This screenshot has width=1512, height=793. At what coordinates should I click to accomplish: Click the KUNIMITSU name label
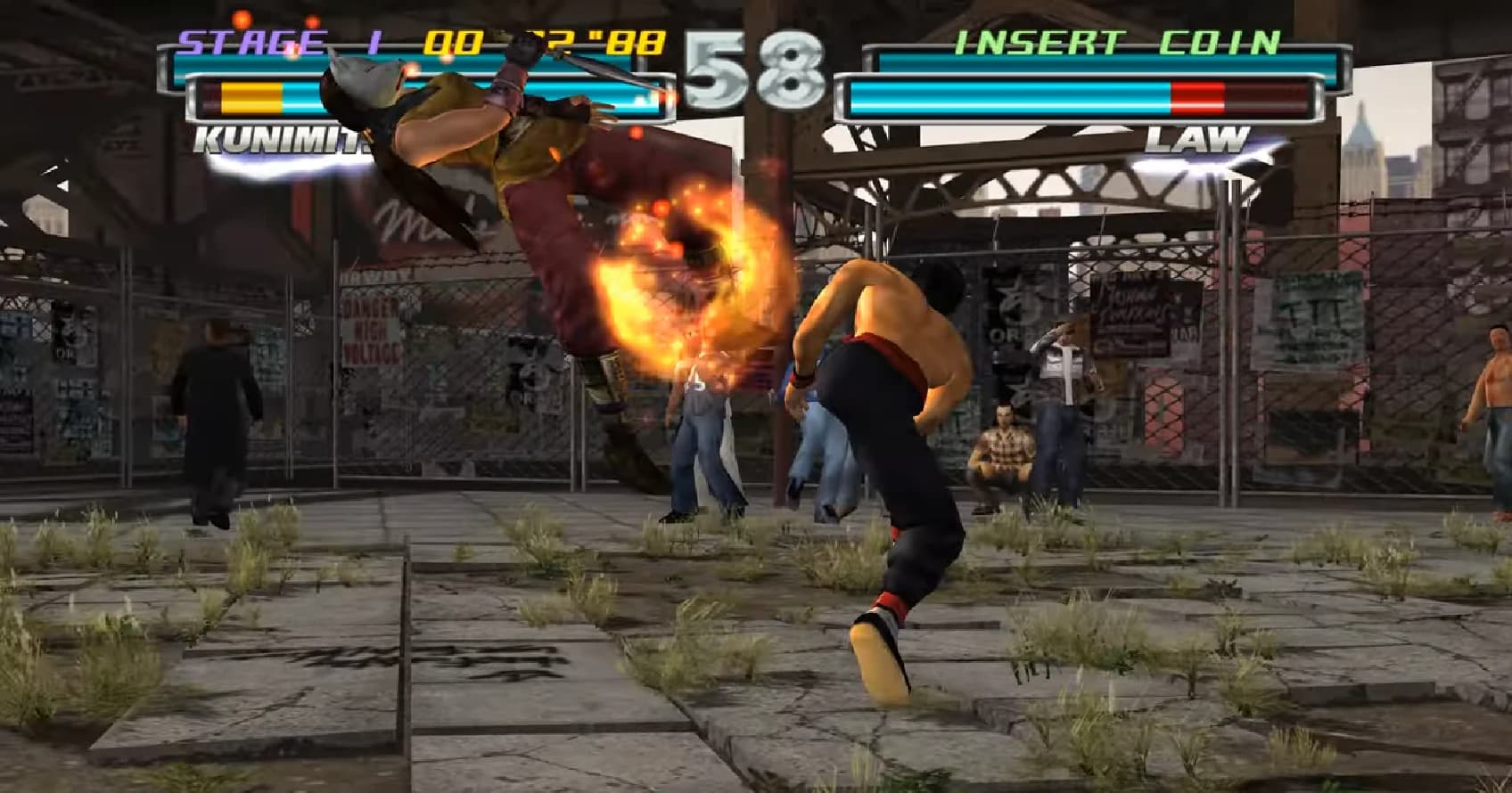tap(276, 138)
